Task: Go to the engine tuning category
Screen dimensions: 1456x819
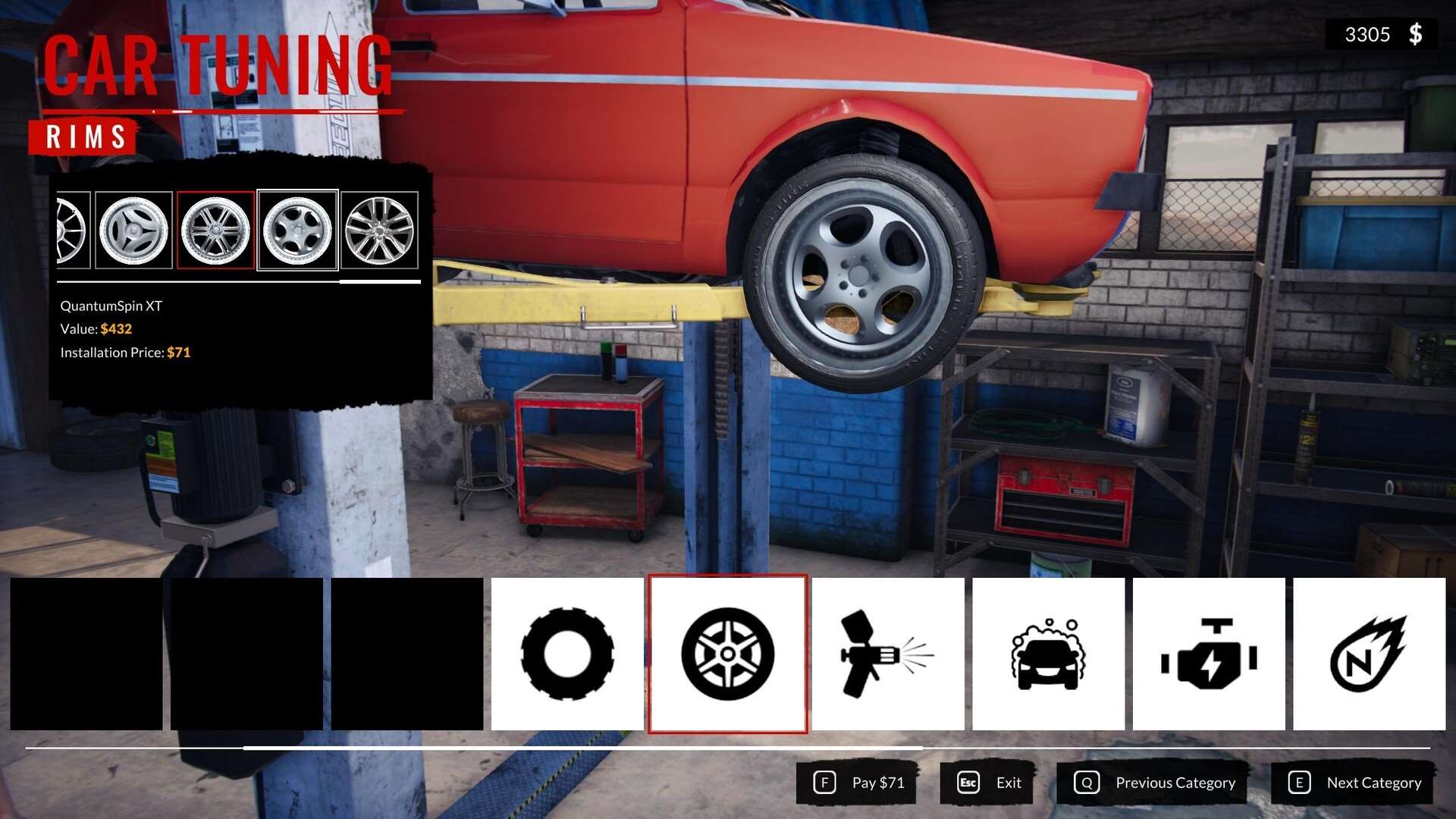Action: click(1209, 654)
